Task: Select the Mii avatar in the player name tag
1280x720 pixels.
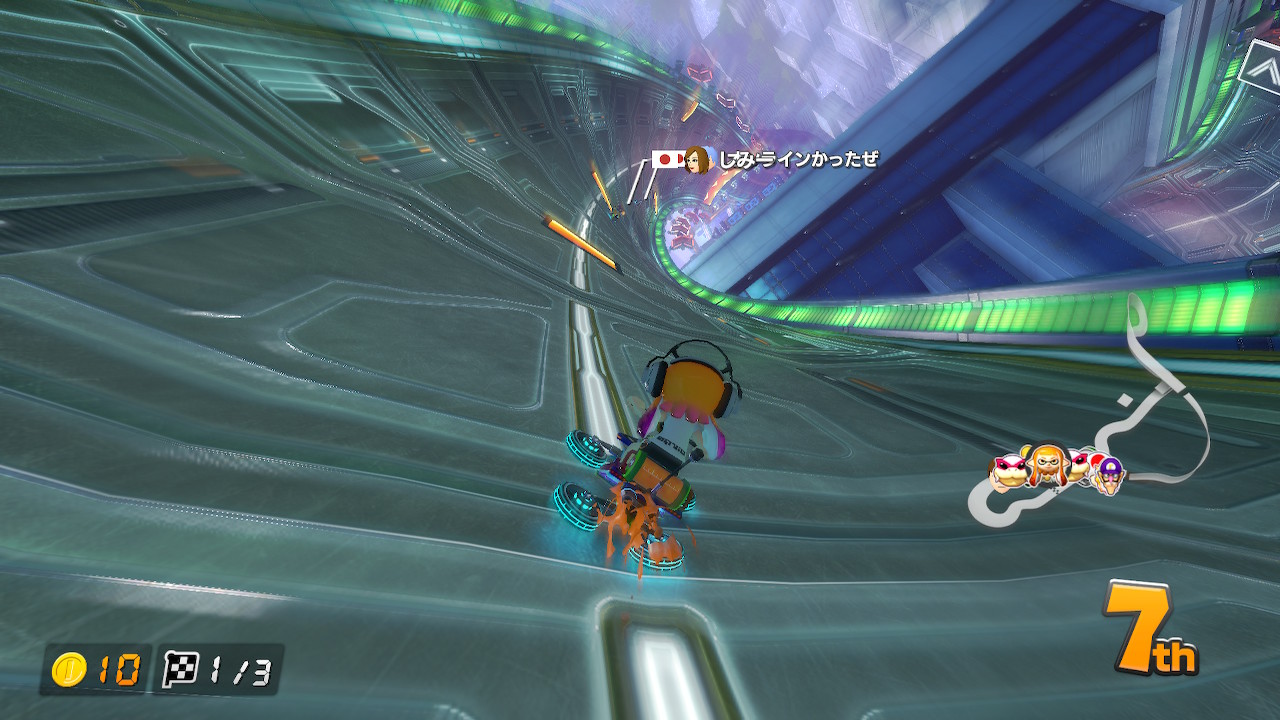Action: click(697, 159)
